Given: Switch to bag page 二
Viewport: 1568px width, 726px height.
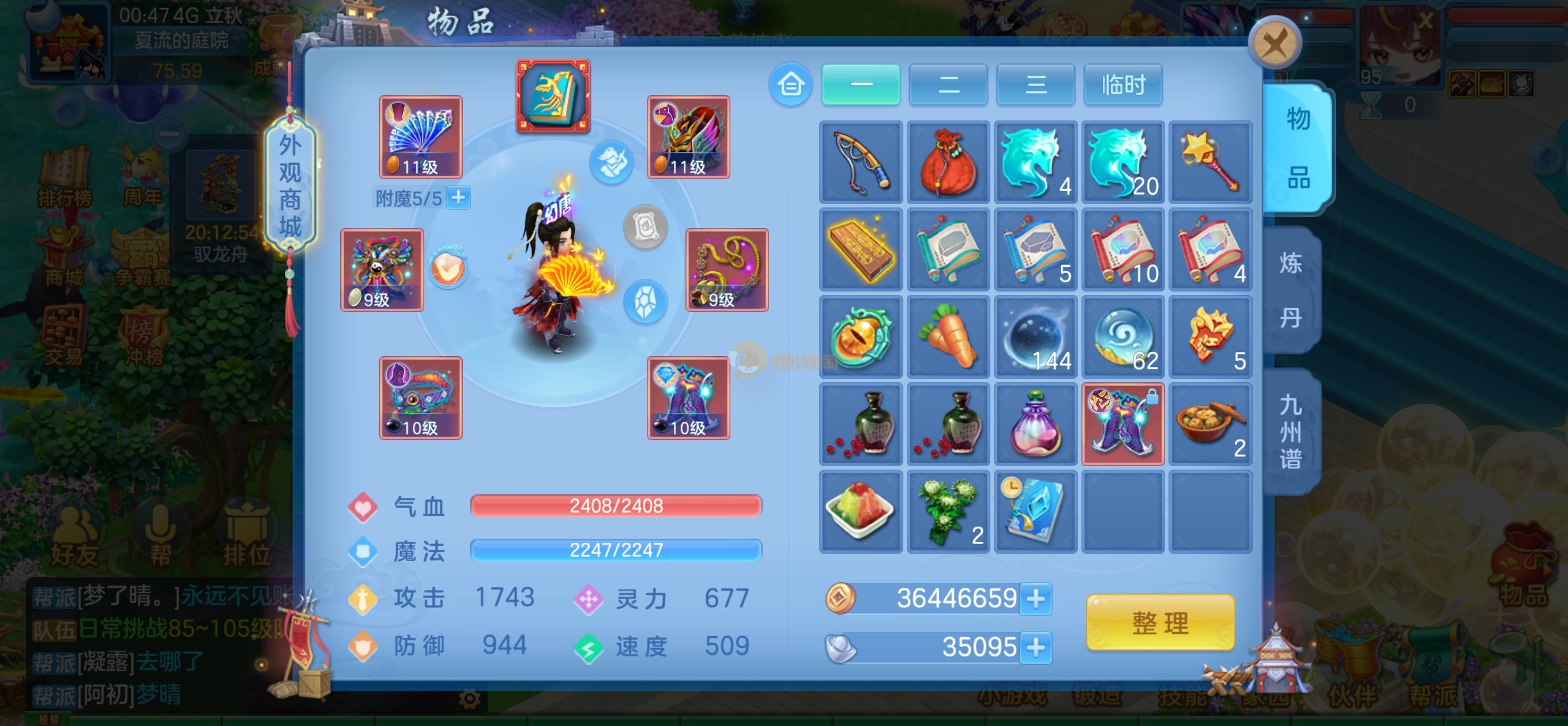Looking at the screenshot, I should (948, 85).
